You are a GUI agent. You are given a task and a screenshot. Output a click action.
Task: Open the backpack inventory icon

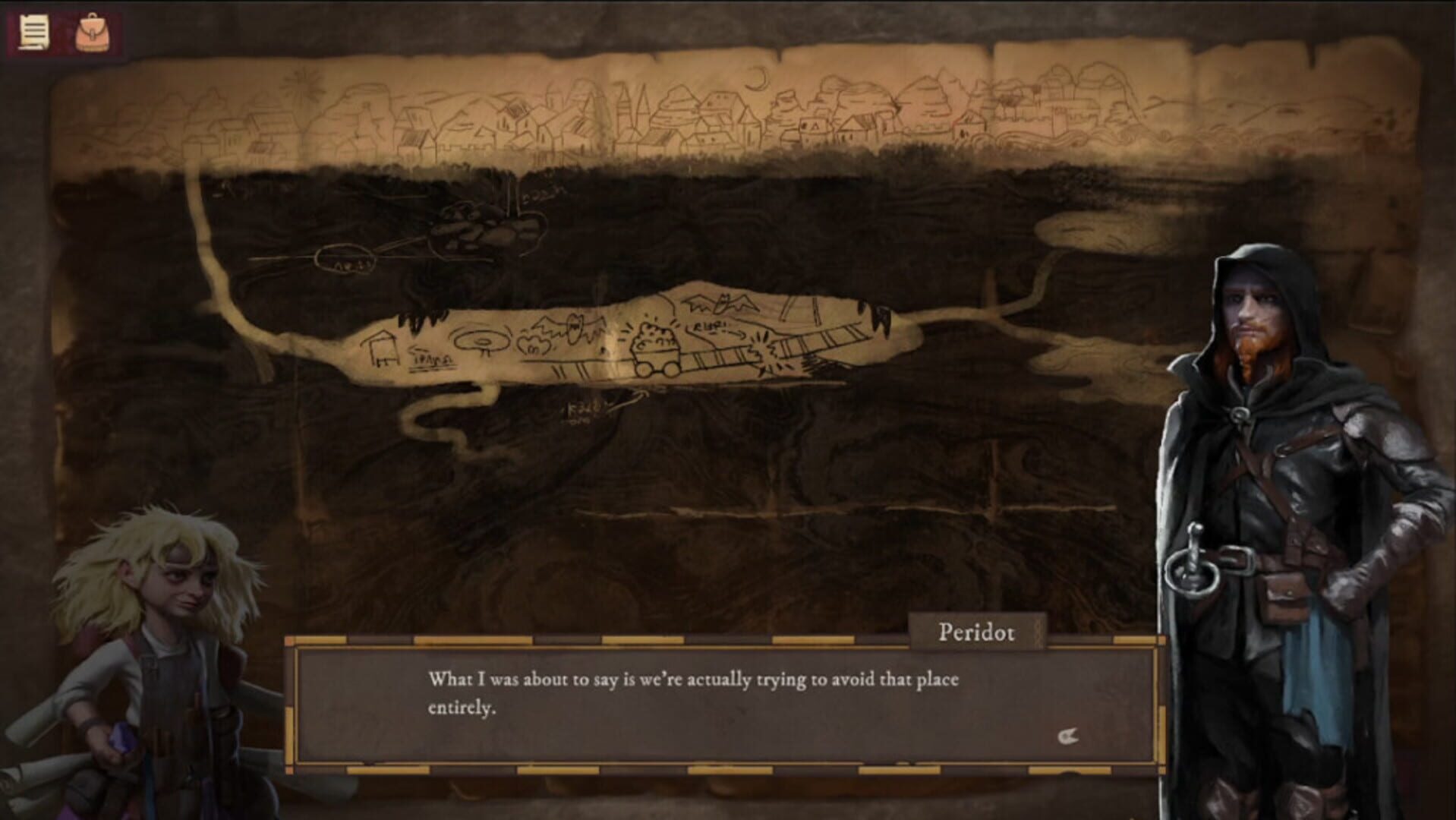91,30
